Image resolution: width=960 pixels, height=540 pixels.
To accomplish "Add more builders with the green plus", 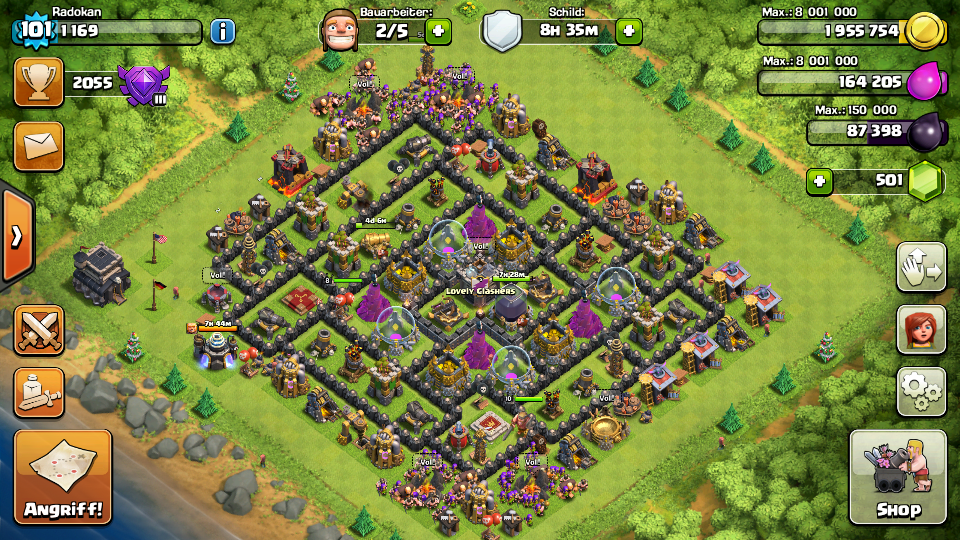I will click(x=438, y=31).
